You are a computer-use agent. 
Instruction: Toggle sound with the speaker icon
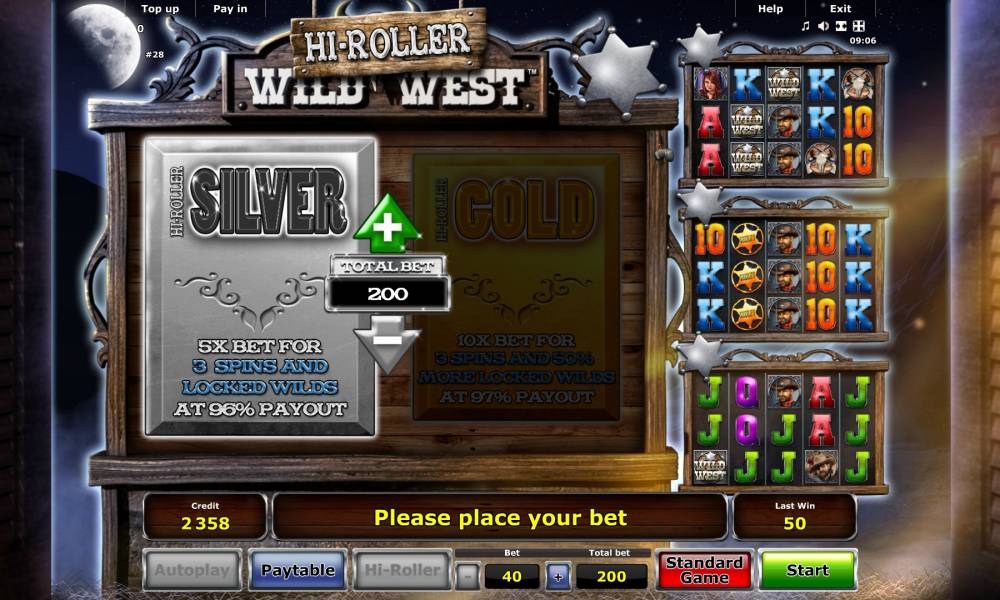(x=823, y=26)
